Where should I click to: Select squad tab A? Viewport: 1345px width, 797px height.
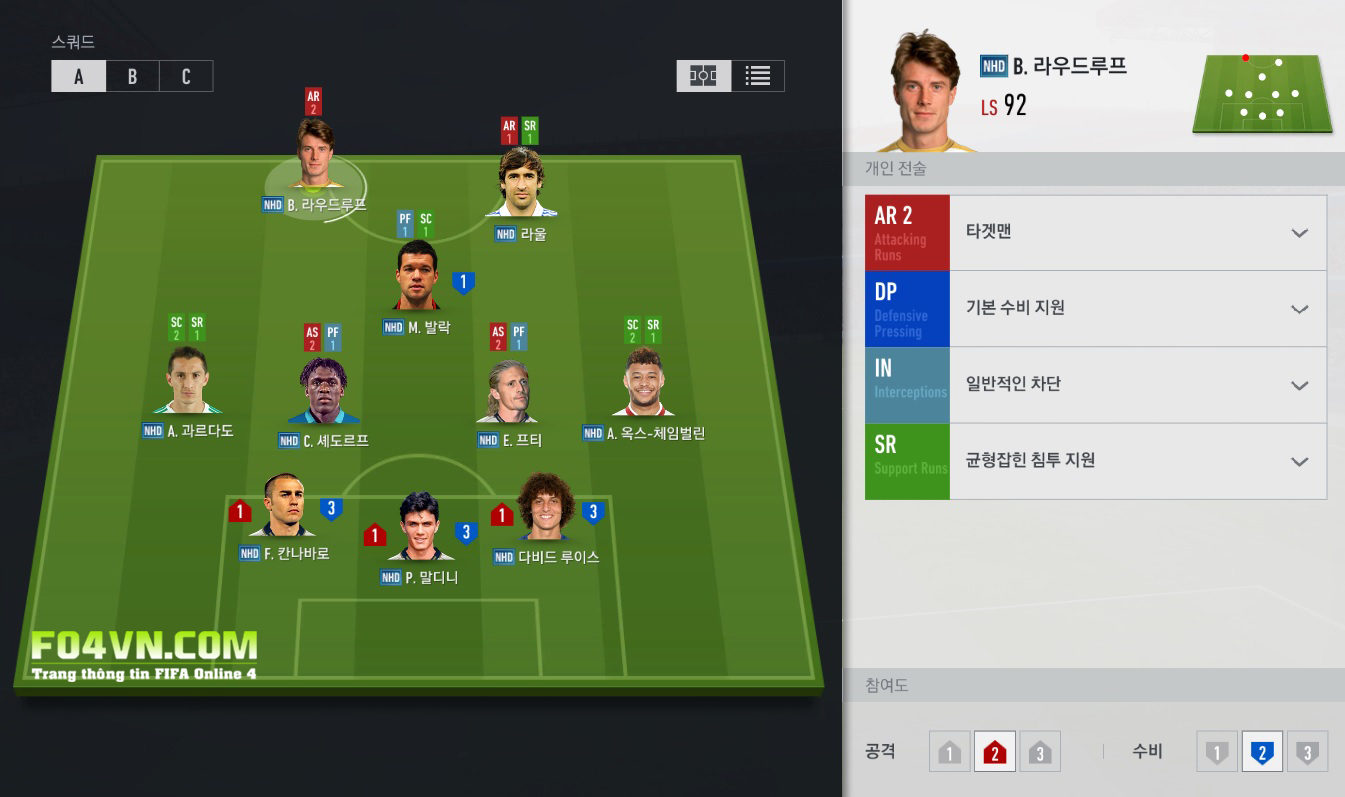79,77
